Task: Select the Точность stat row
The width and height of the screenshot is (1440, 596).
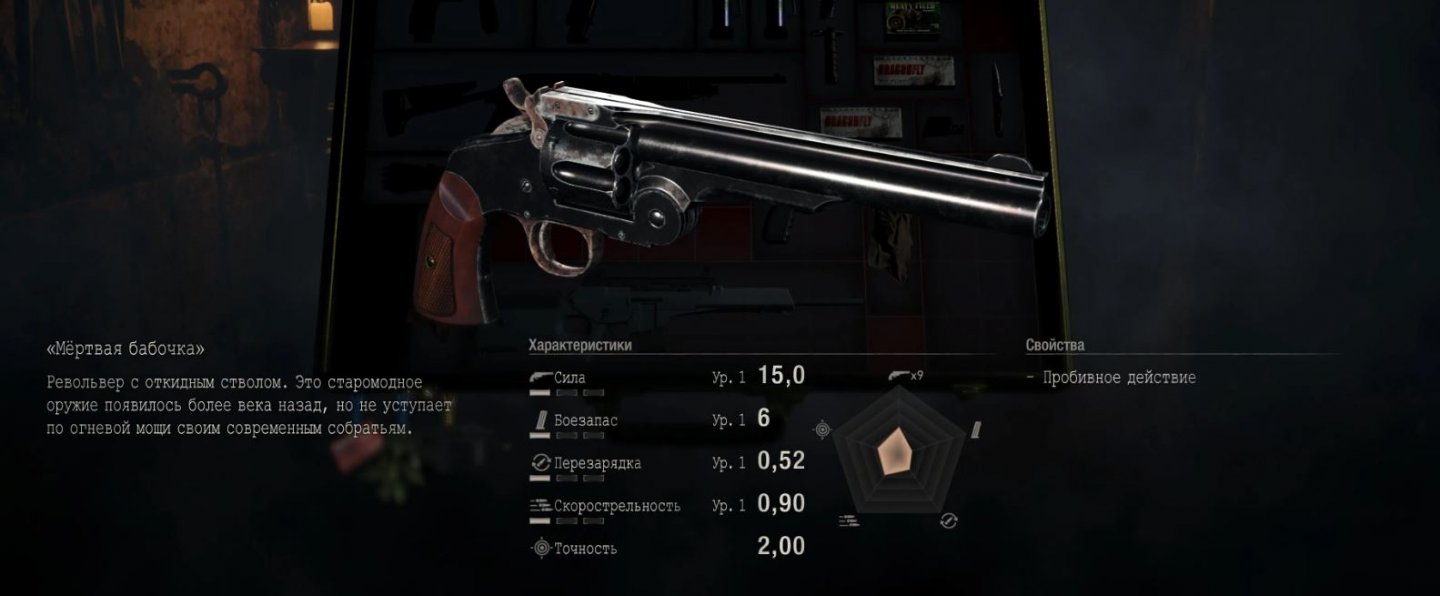Action: pos(666,547)
